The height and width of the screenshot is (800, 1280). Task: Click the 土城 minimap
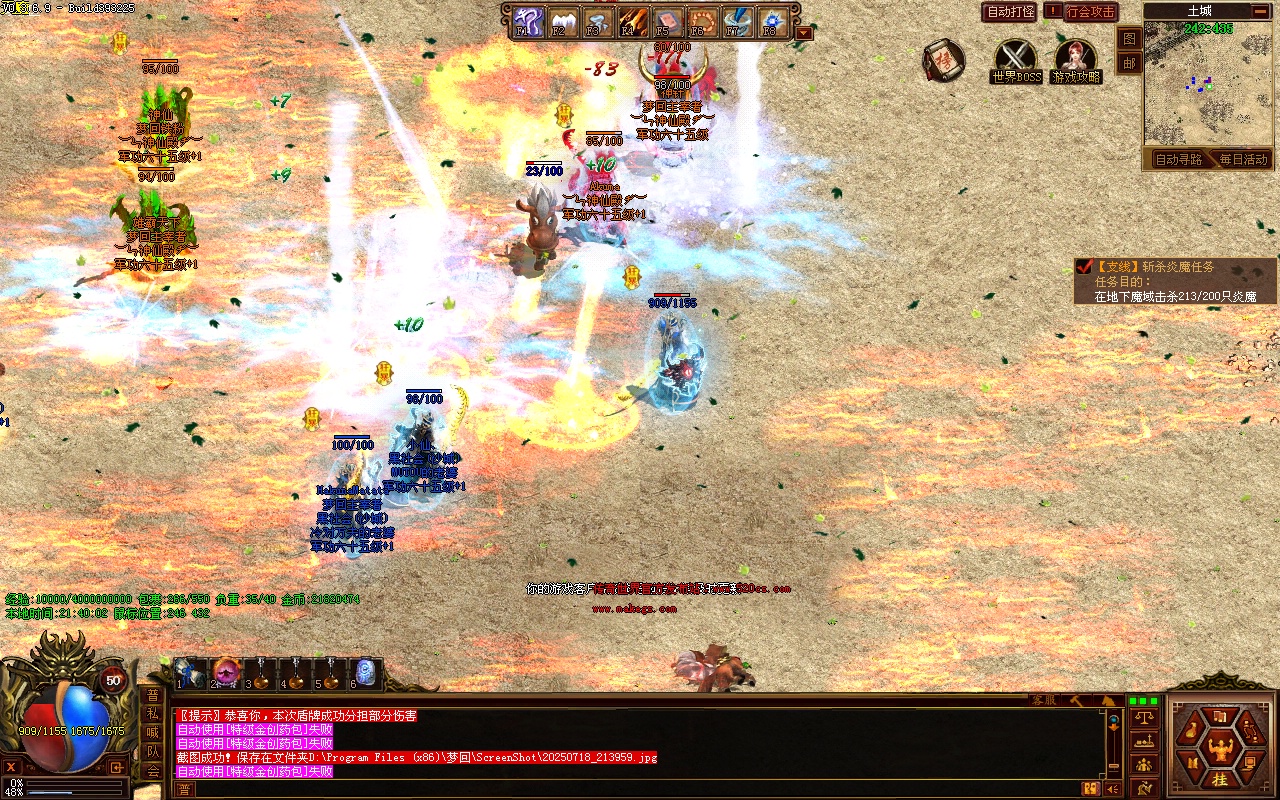tap(1207, 85)
